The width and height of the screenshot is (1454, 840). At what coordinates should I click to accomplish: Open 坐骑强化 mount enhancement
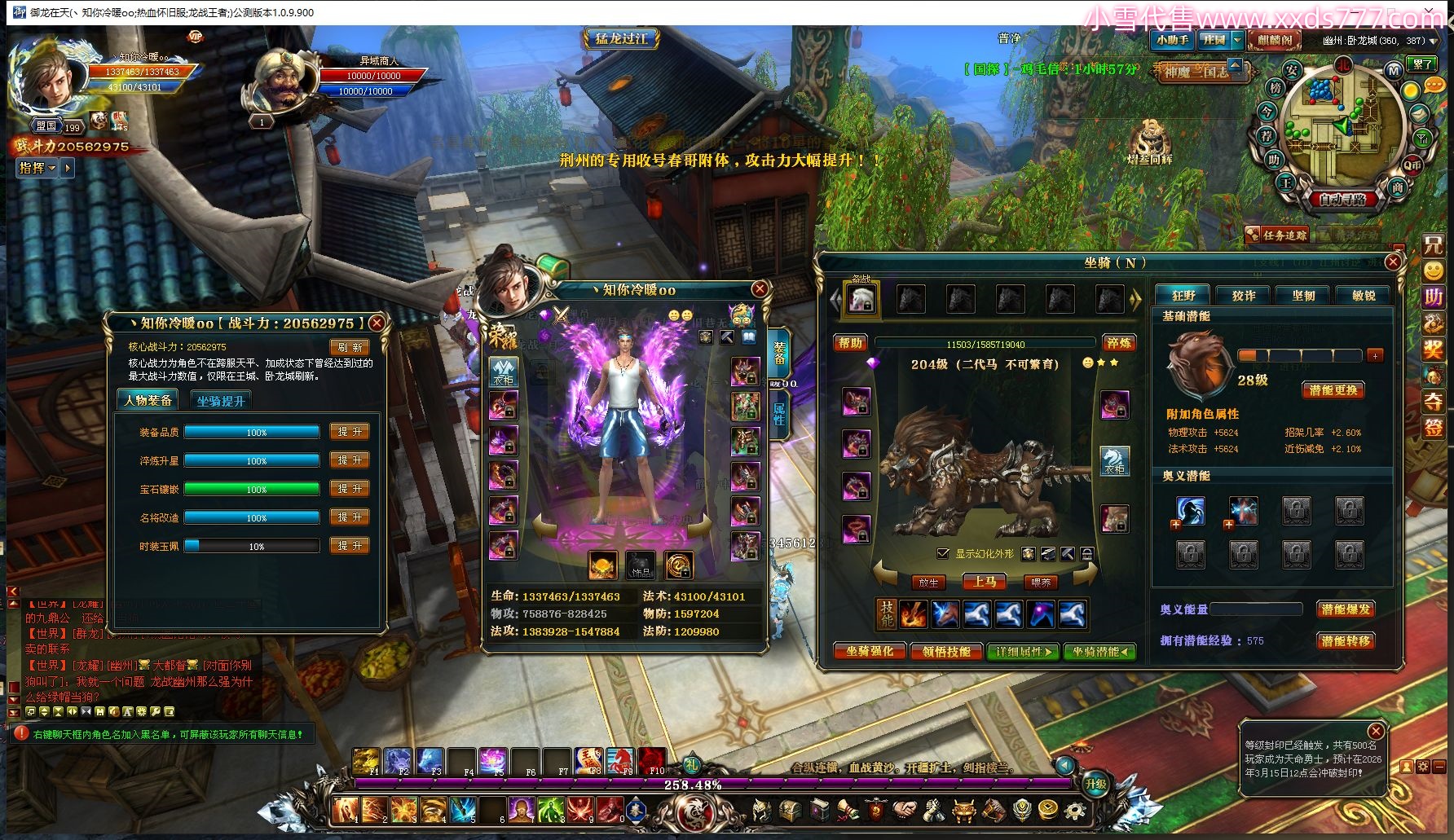click(870, 652)
